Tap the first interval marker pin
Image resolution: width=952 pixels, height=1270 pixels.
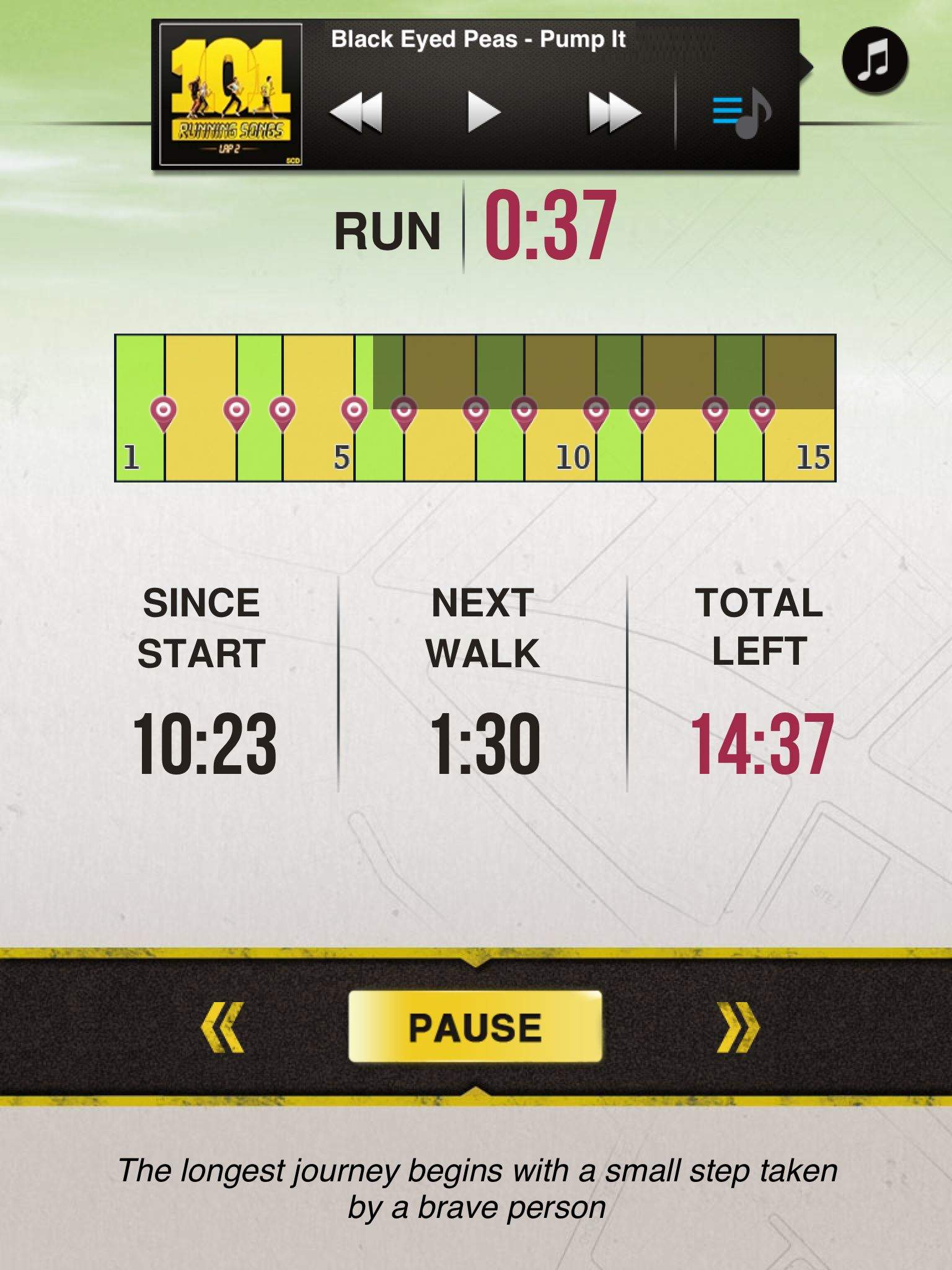coord(163,411)
